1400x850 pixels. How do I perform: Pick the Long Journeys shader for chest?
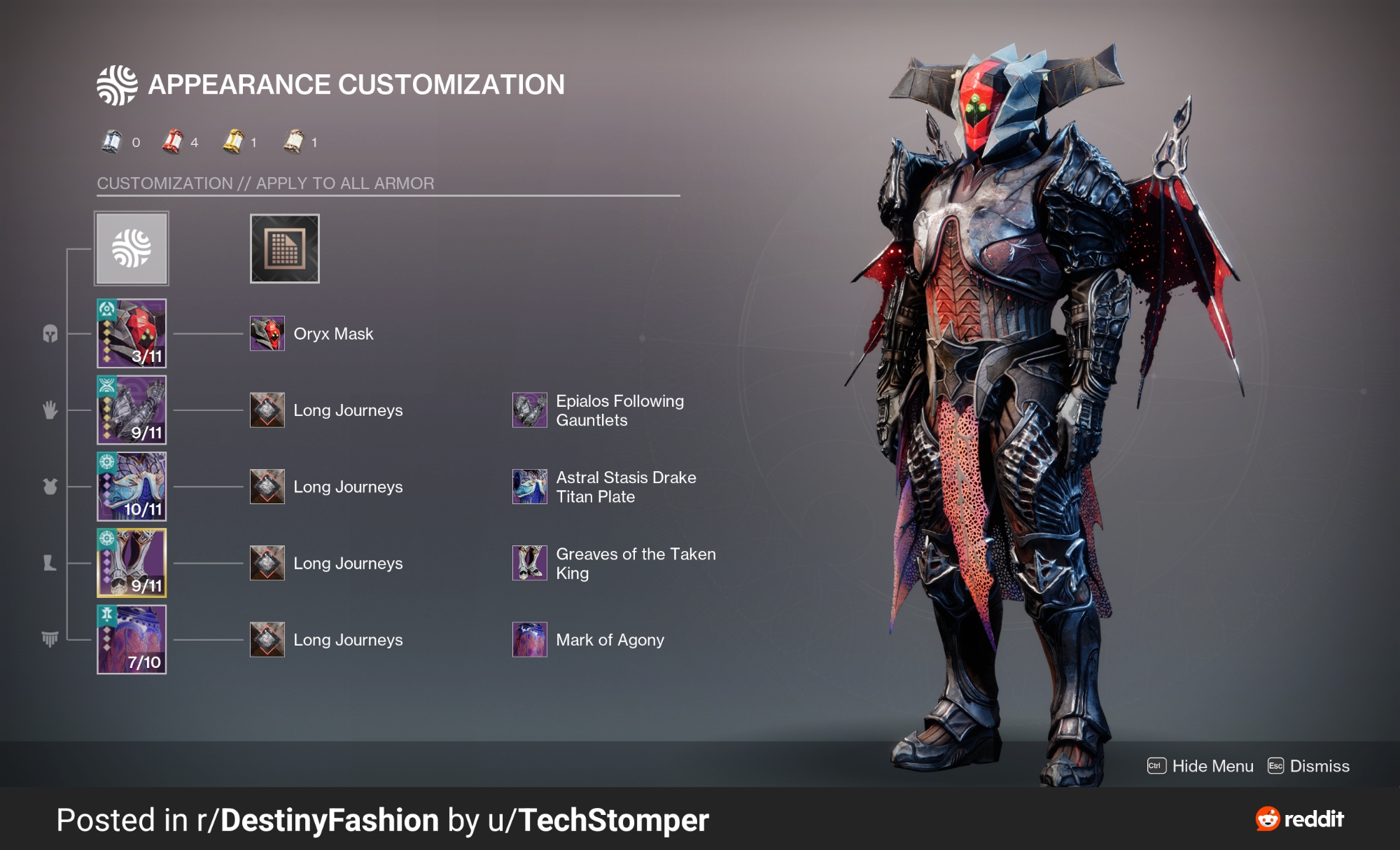(267, 486)
